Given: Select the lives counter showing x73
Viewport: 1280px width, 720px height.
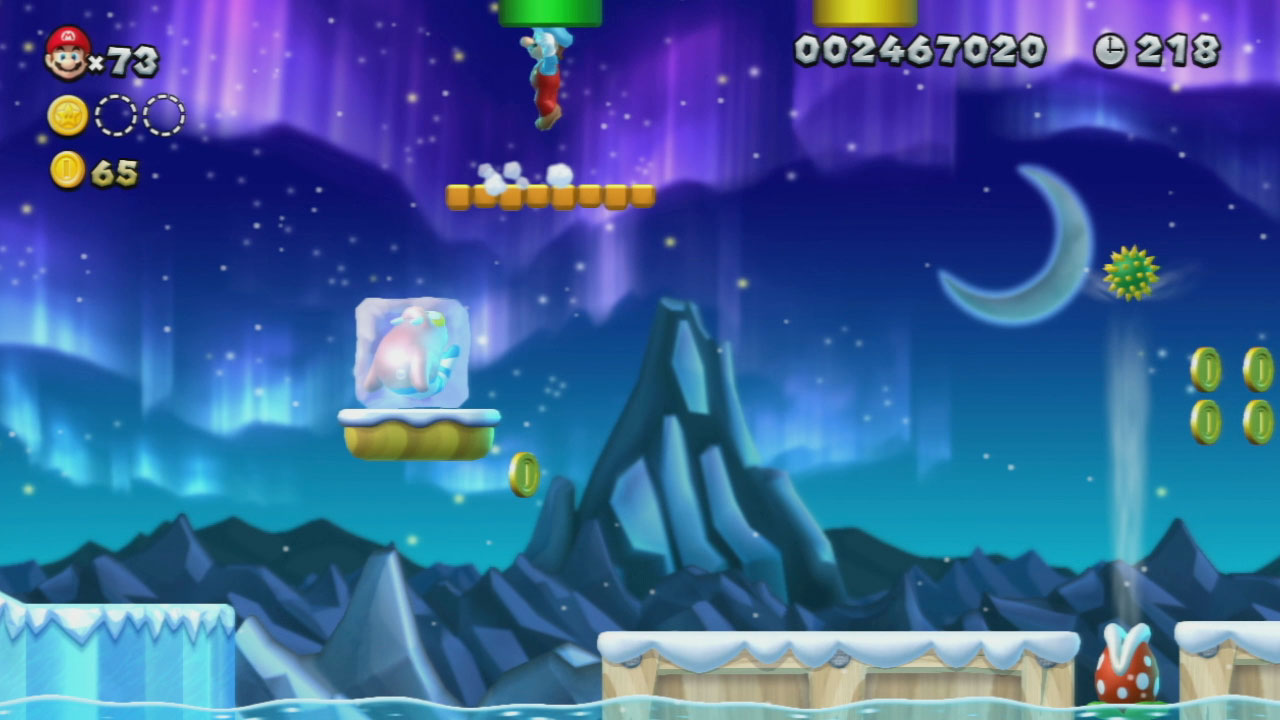Looking at the screenshot, I should [125, 60].
